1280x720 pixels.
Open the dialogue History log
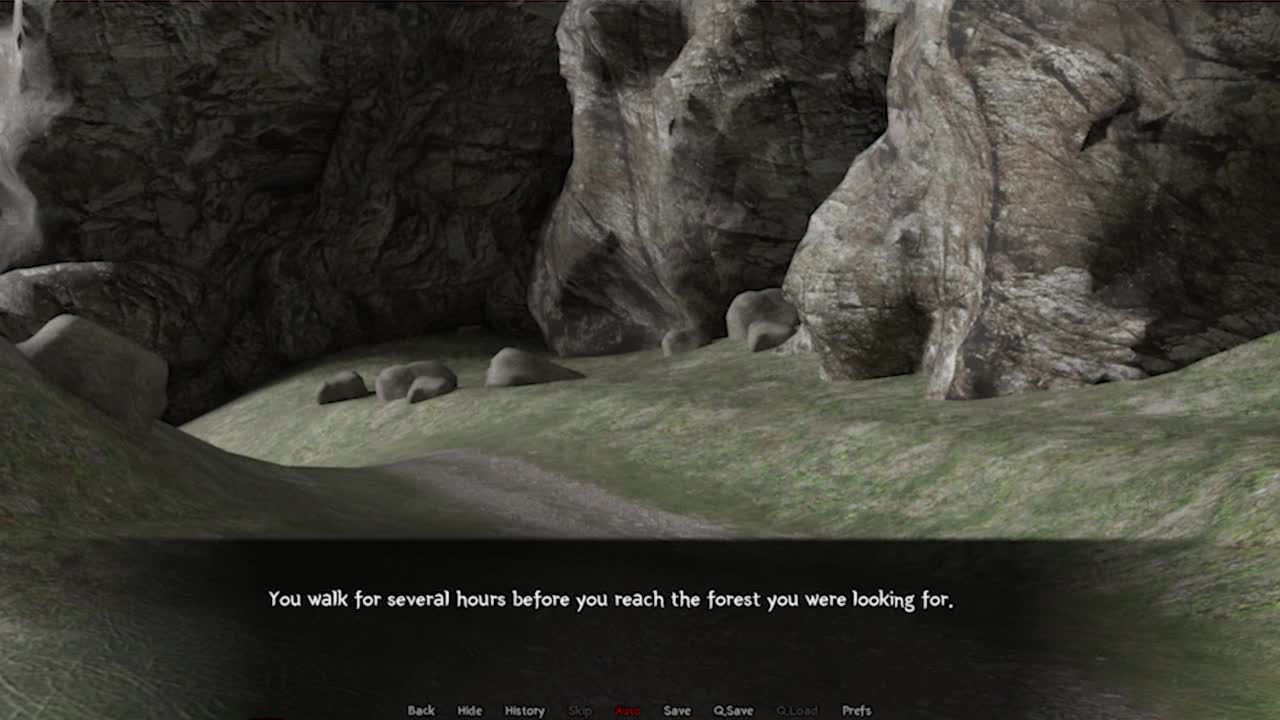(524, 710)
